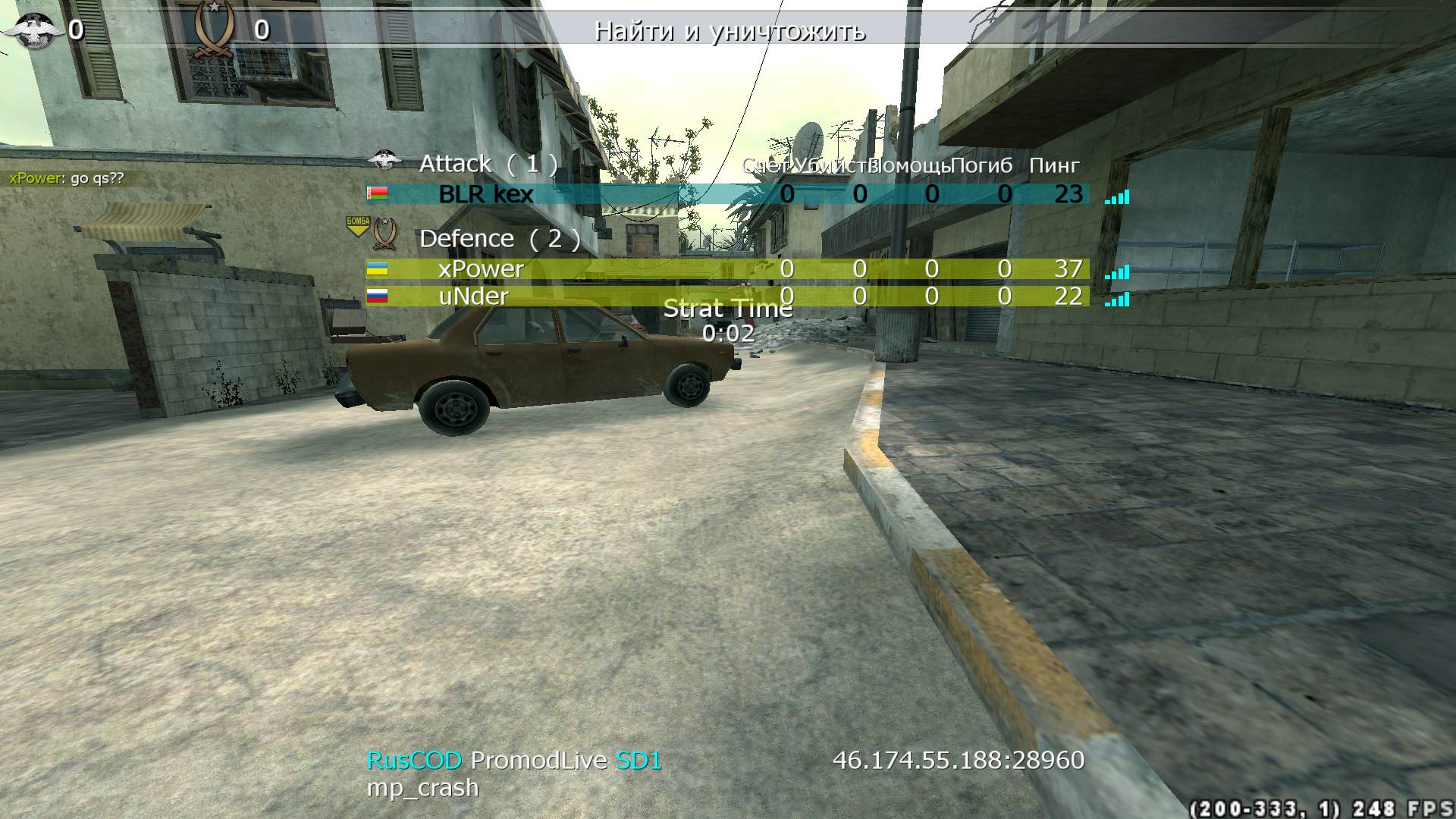The height and width of the screenshot is (819, 1456).
Task: Collapse the Defence ( 2 ) team section
Action: [502, 237]
